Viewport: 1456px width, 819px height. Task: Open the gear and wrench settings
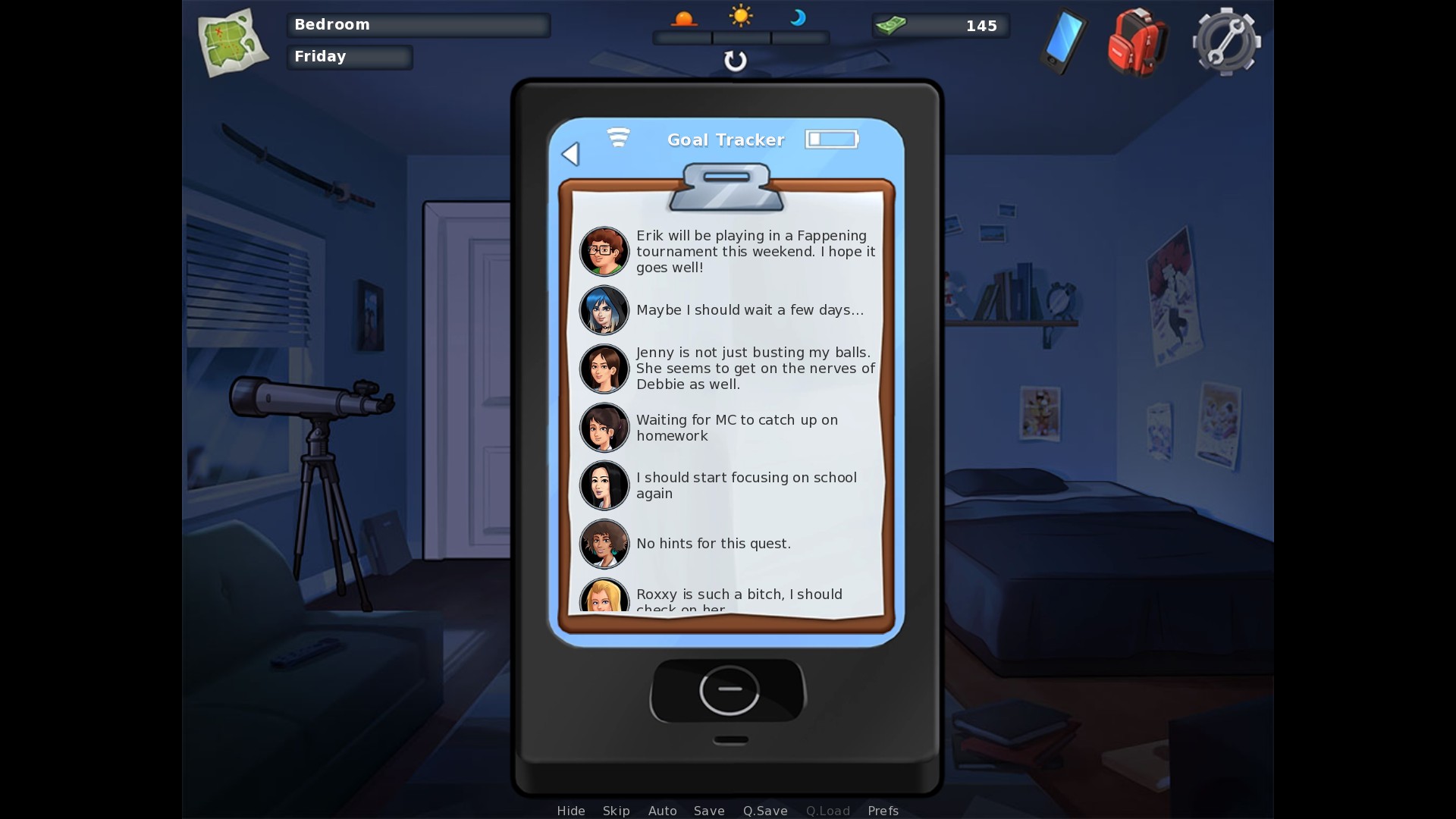point(1225,42)
